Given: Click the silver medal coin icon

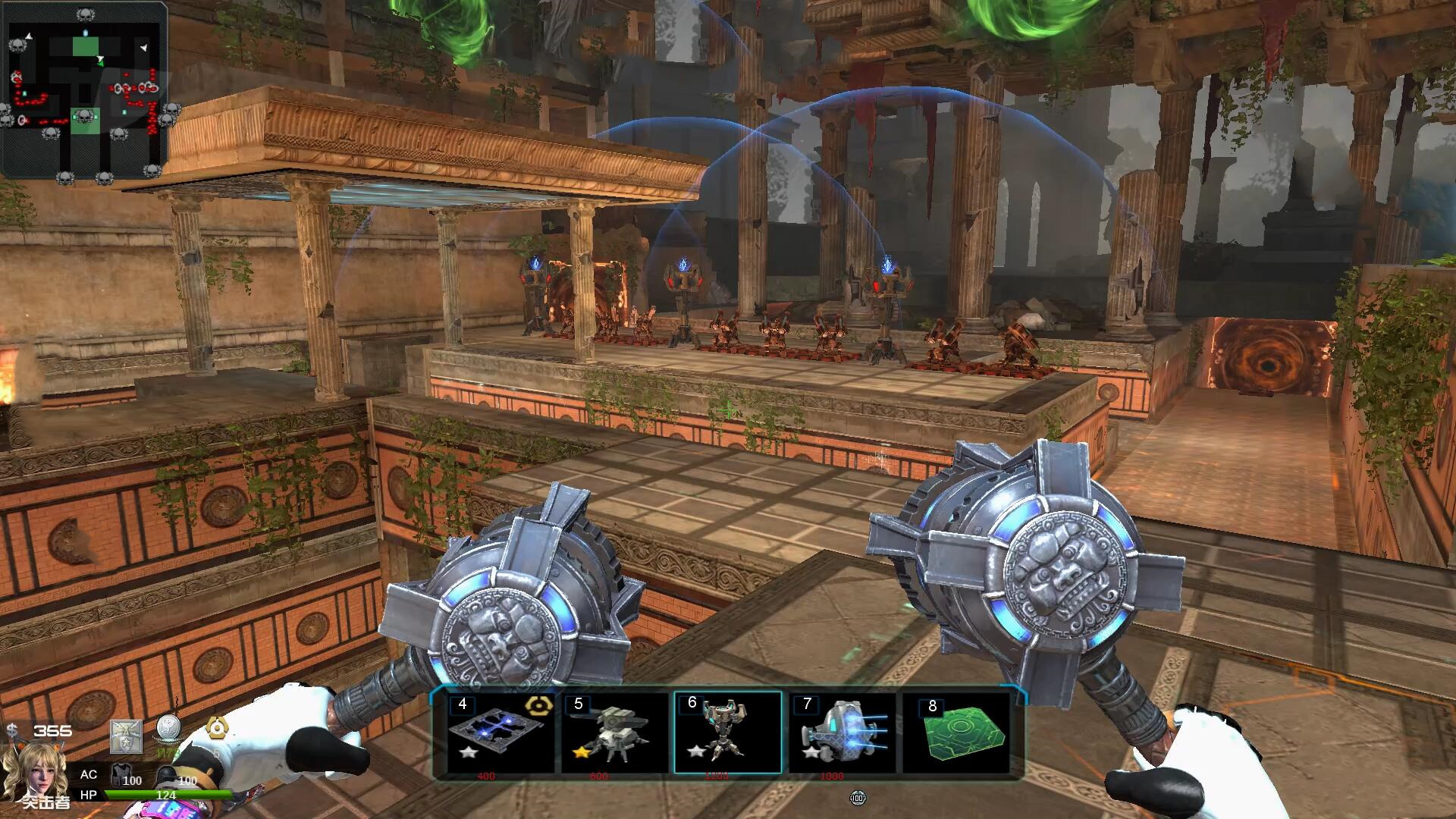Looking at the screenshot, I should click(168, 730).
